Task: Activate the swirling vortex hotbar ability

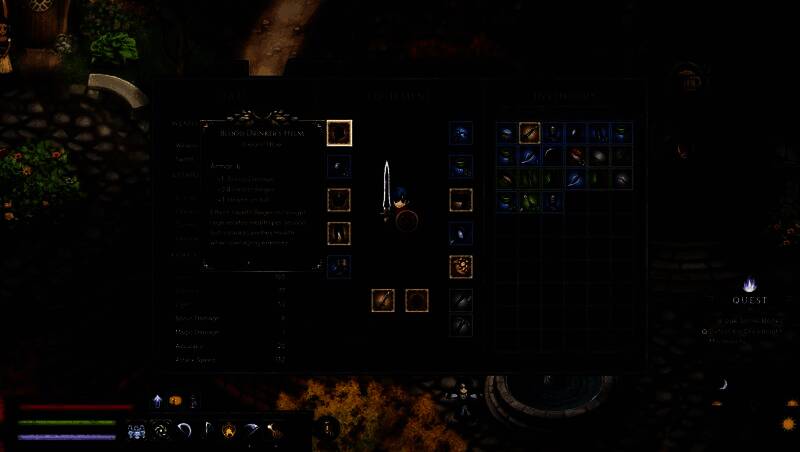Action: tap(161, 431)
